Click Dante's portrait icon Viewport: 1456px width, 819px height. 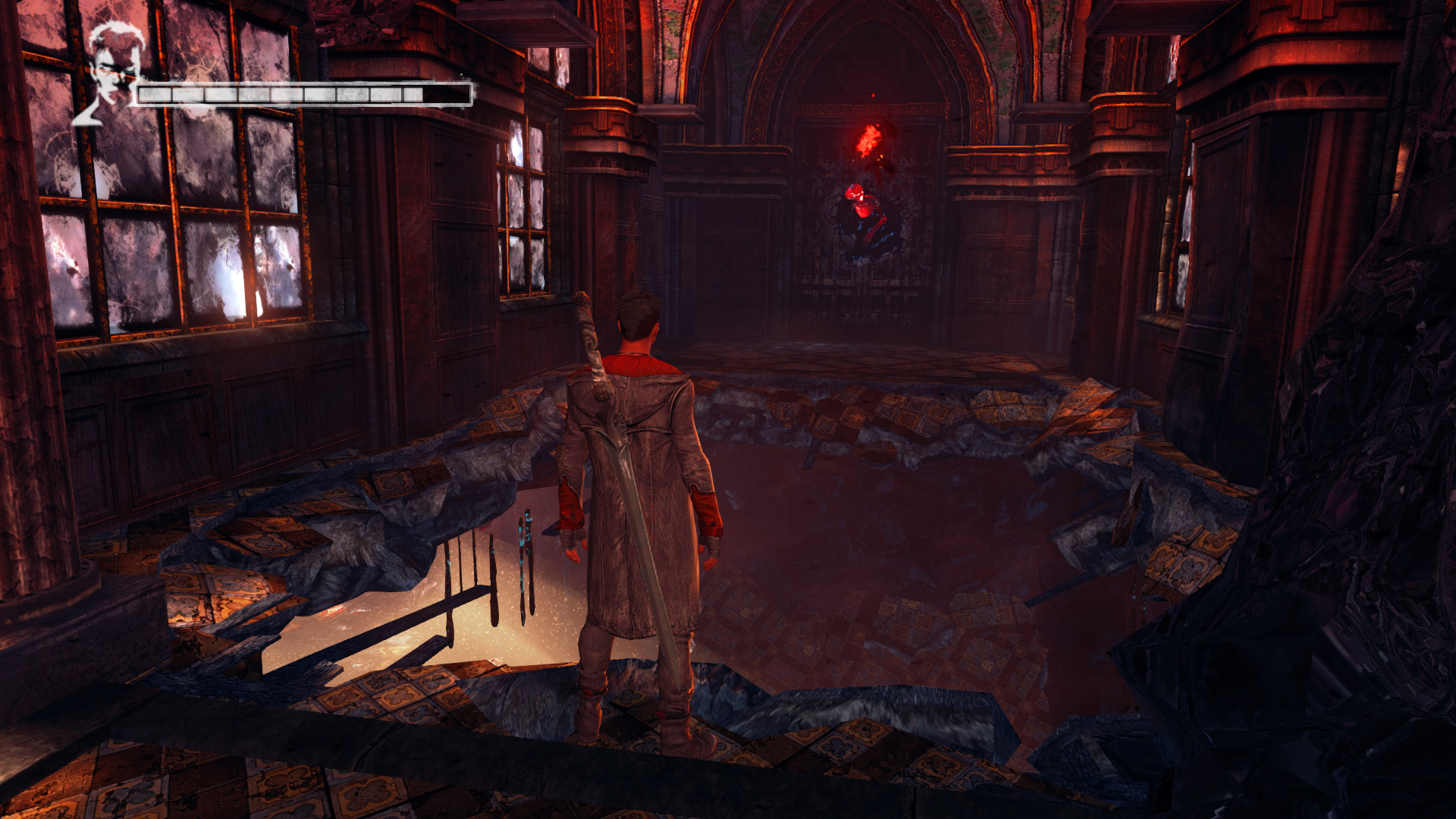[112, 74]
